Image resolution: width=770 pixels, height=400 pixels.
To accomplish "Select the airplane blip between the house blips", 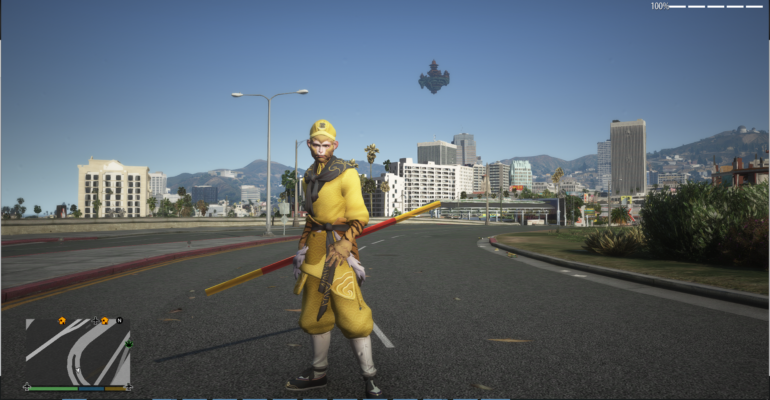I will pyautogui.click(x=94, y=321).
